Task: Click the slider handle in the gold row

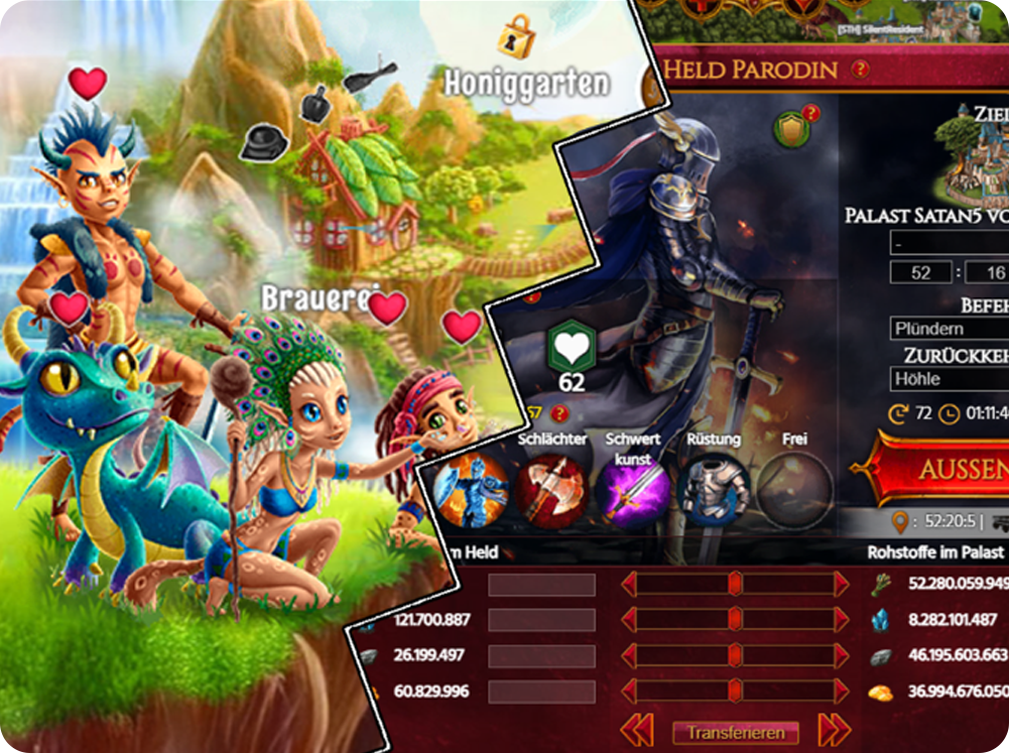Action: [x=735, y=691]
